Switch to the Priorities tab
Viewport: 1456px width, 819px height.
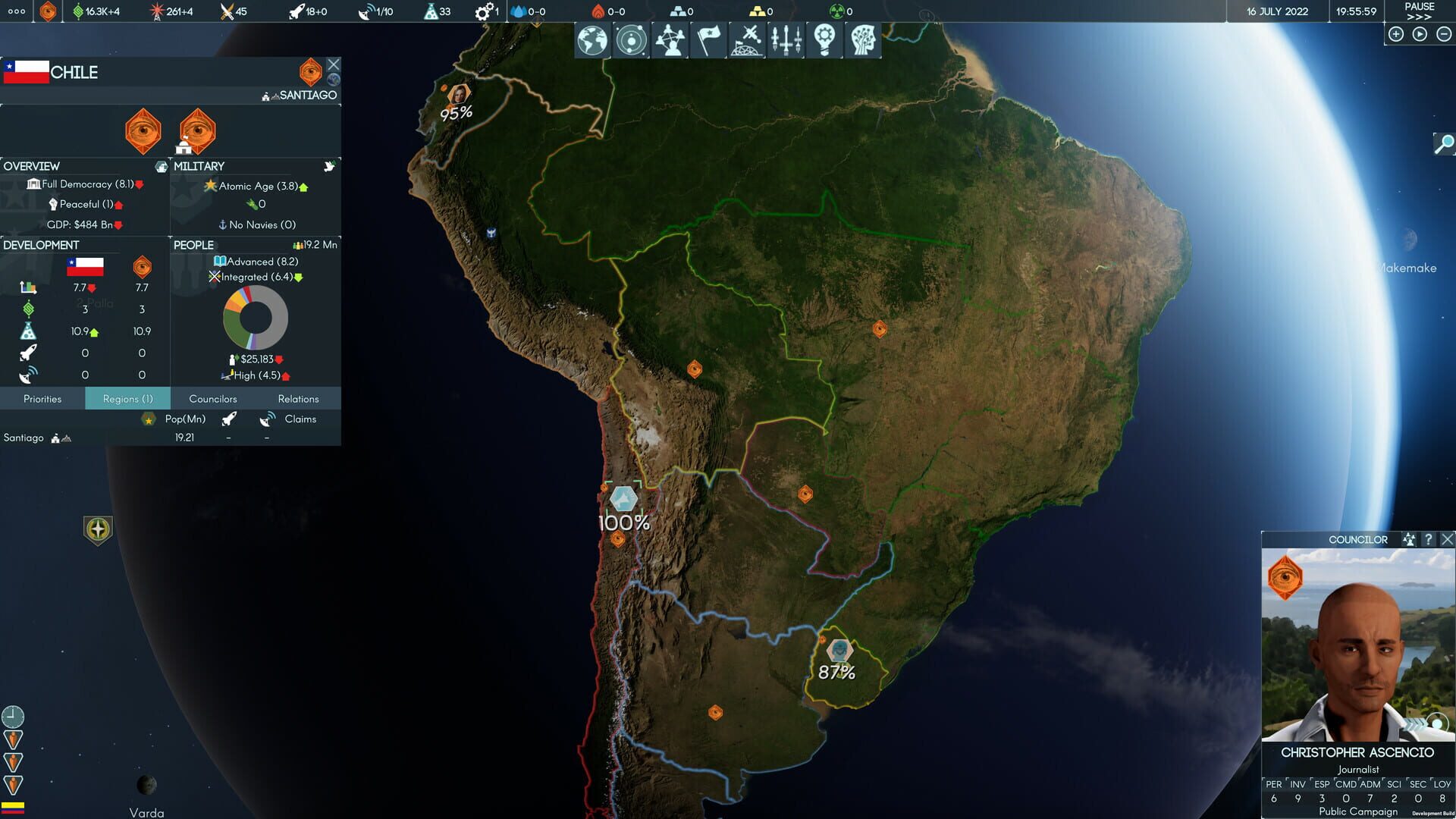(42, 398)
